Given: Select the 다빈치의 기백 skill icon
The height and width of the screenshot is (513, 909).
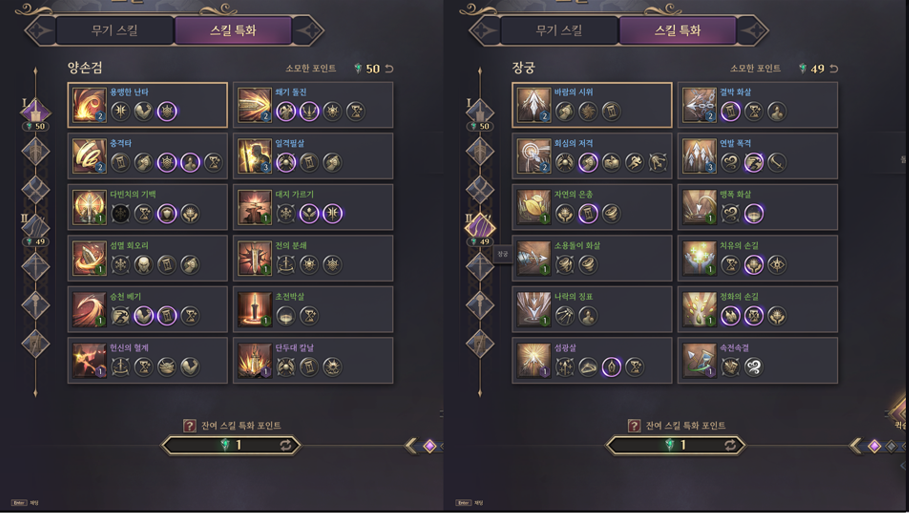Looking at the screenshot, I should (89, 207).
